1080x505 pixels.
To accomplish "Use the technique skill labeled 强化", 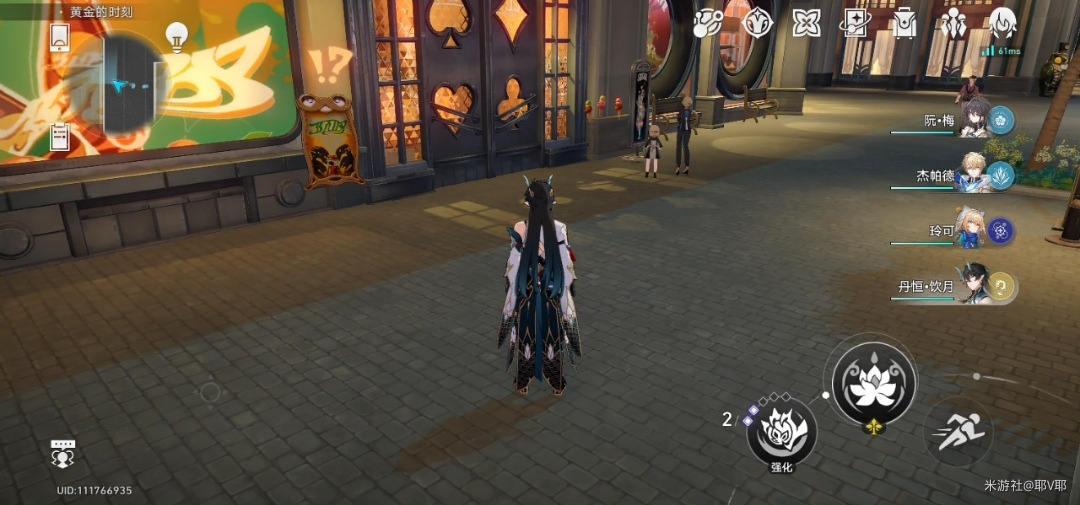I will [781, 432].
